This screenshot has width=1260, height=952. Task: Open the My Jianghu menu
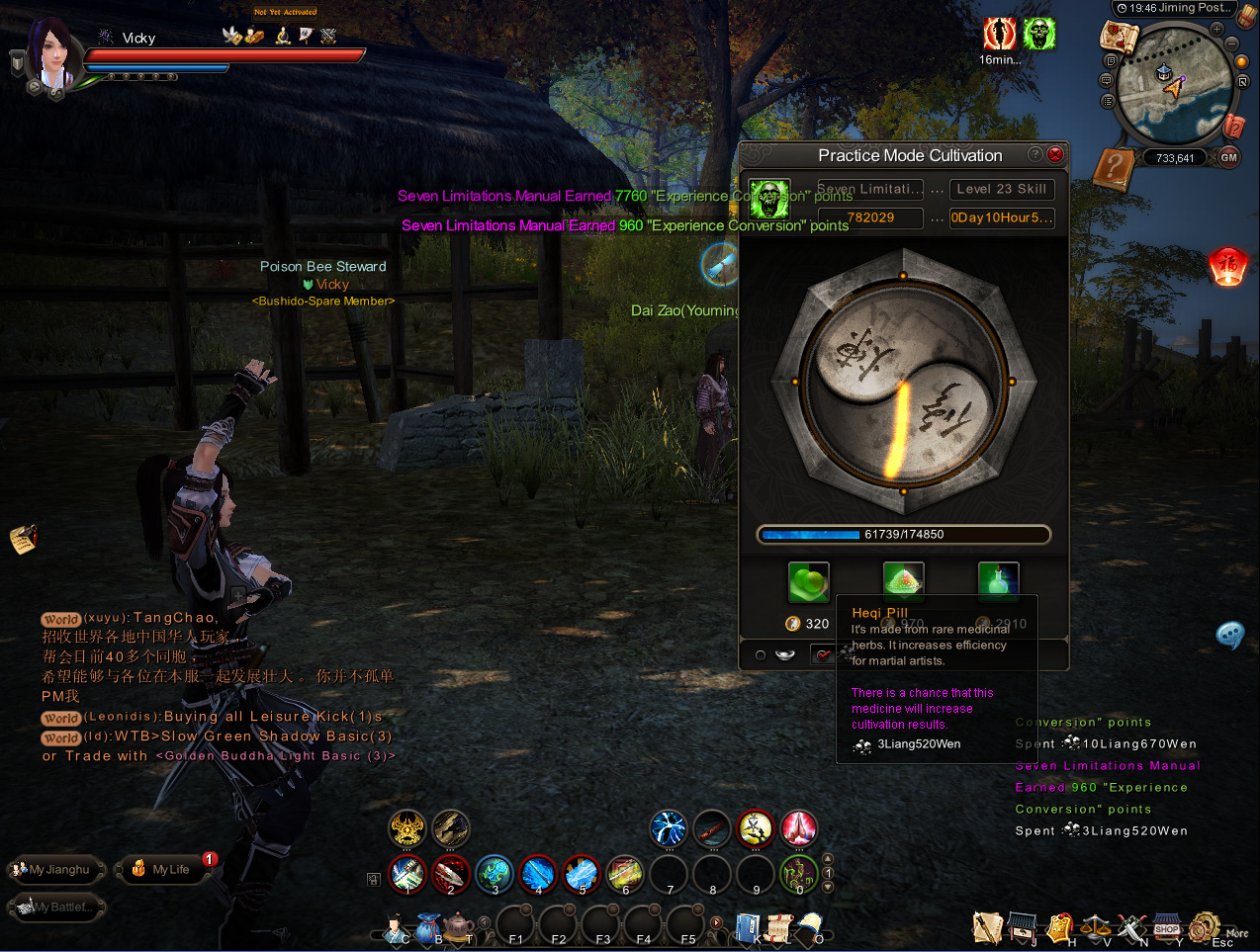(x=55, y=870)
